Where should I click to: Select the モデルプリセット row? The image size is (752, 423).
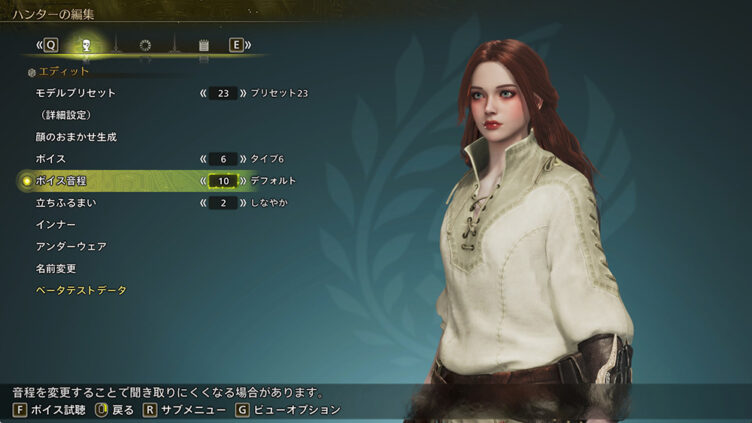[x=76, y=93]
